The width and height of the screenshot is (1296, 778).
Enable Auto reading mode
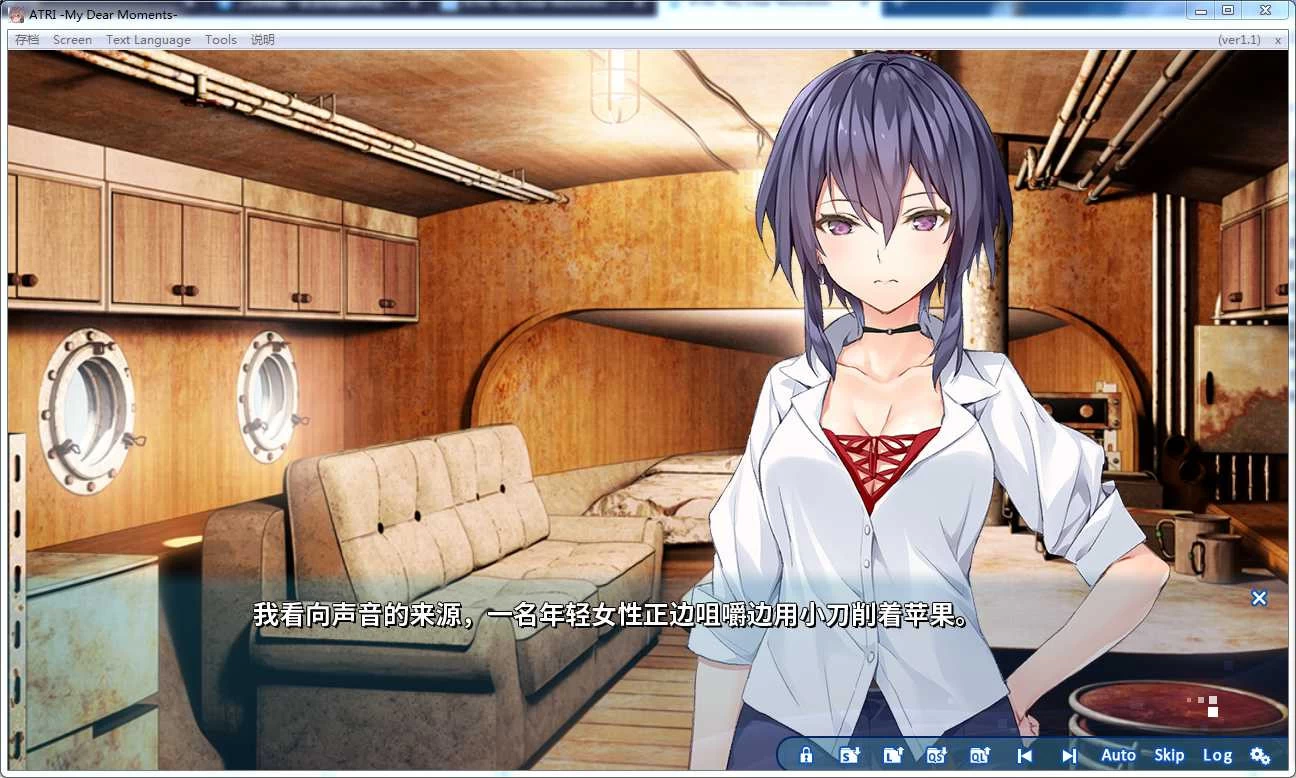pos(1118,755)
